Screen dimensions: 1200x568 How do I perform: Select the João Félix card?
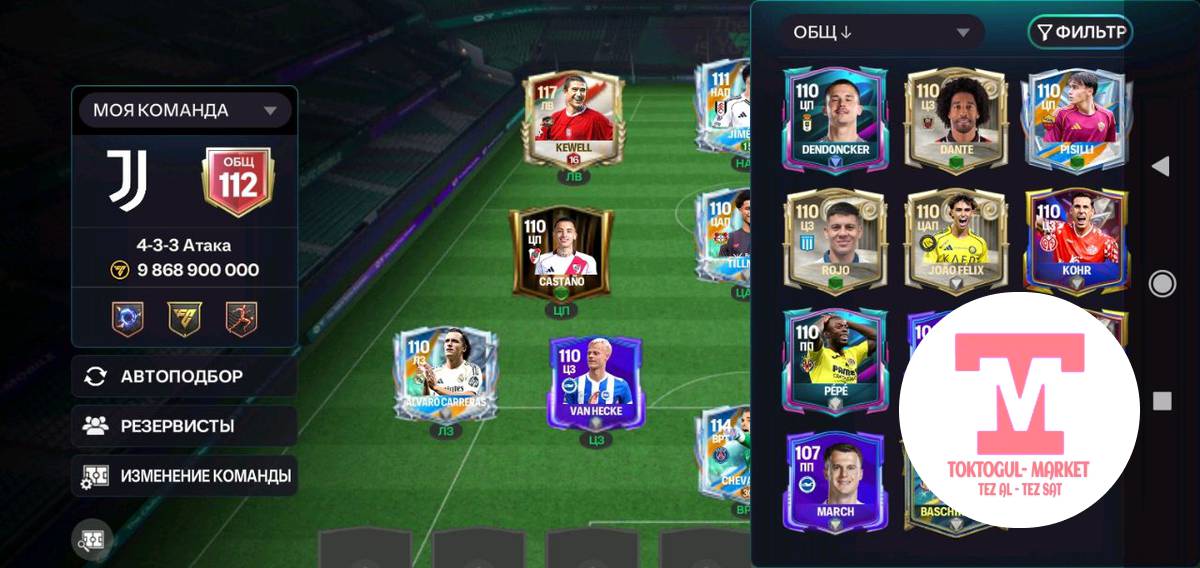(956, 238)
